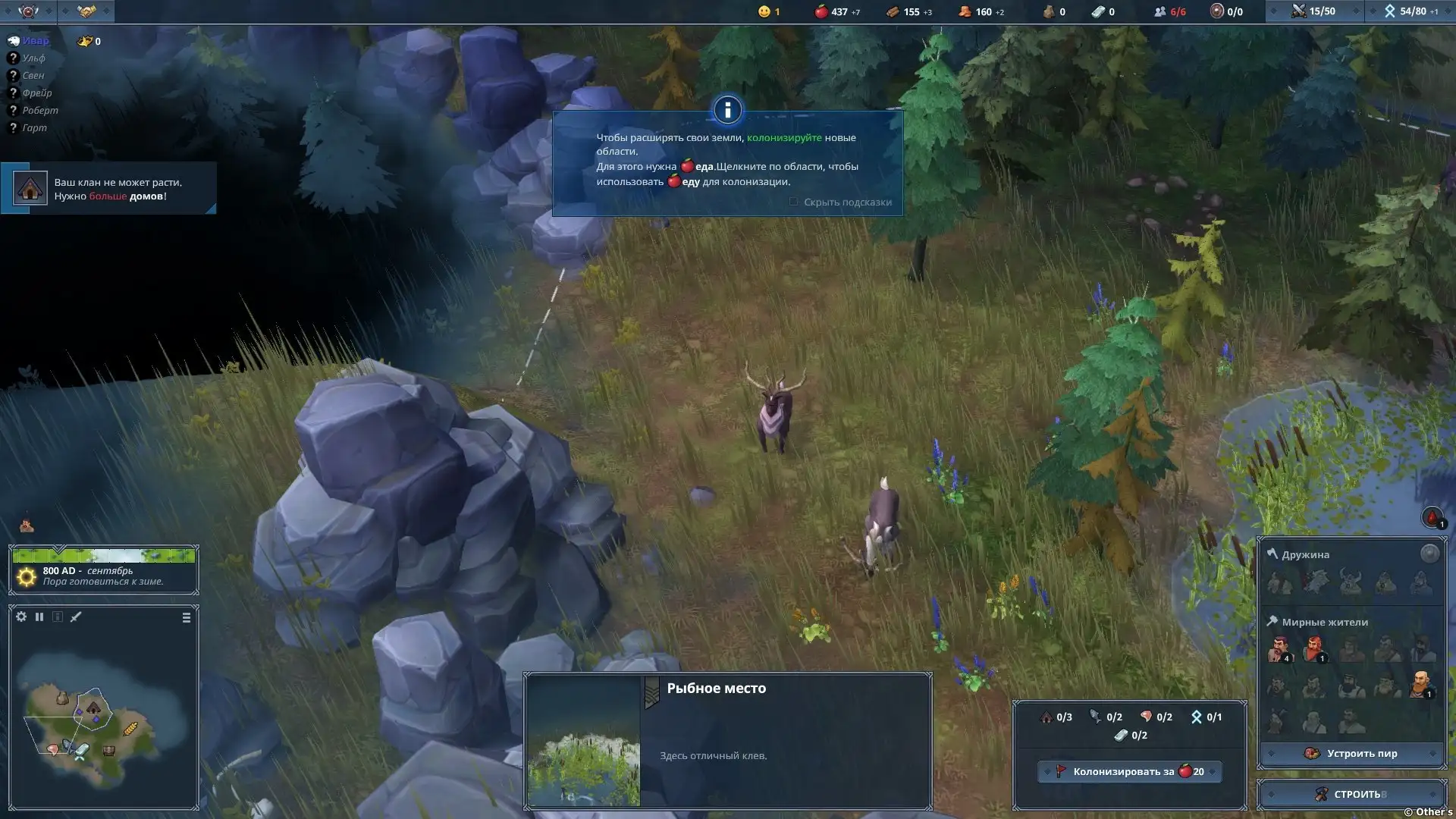Pause the game with the pause icon
1456x819 pixels.
coord(39,617)
